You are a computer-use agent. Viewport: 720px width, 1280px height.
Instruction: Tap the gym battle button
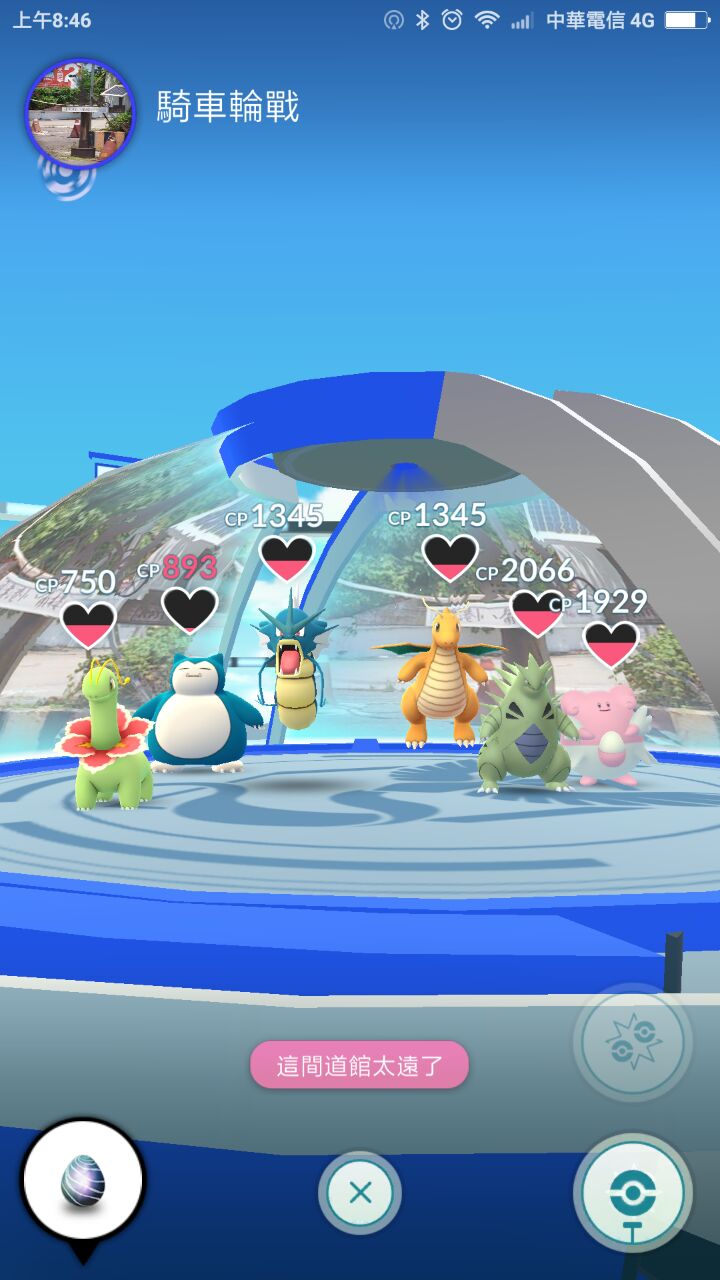pos(632,1043)
